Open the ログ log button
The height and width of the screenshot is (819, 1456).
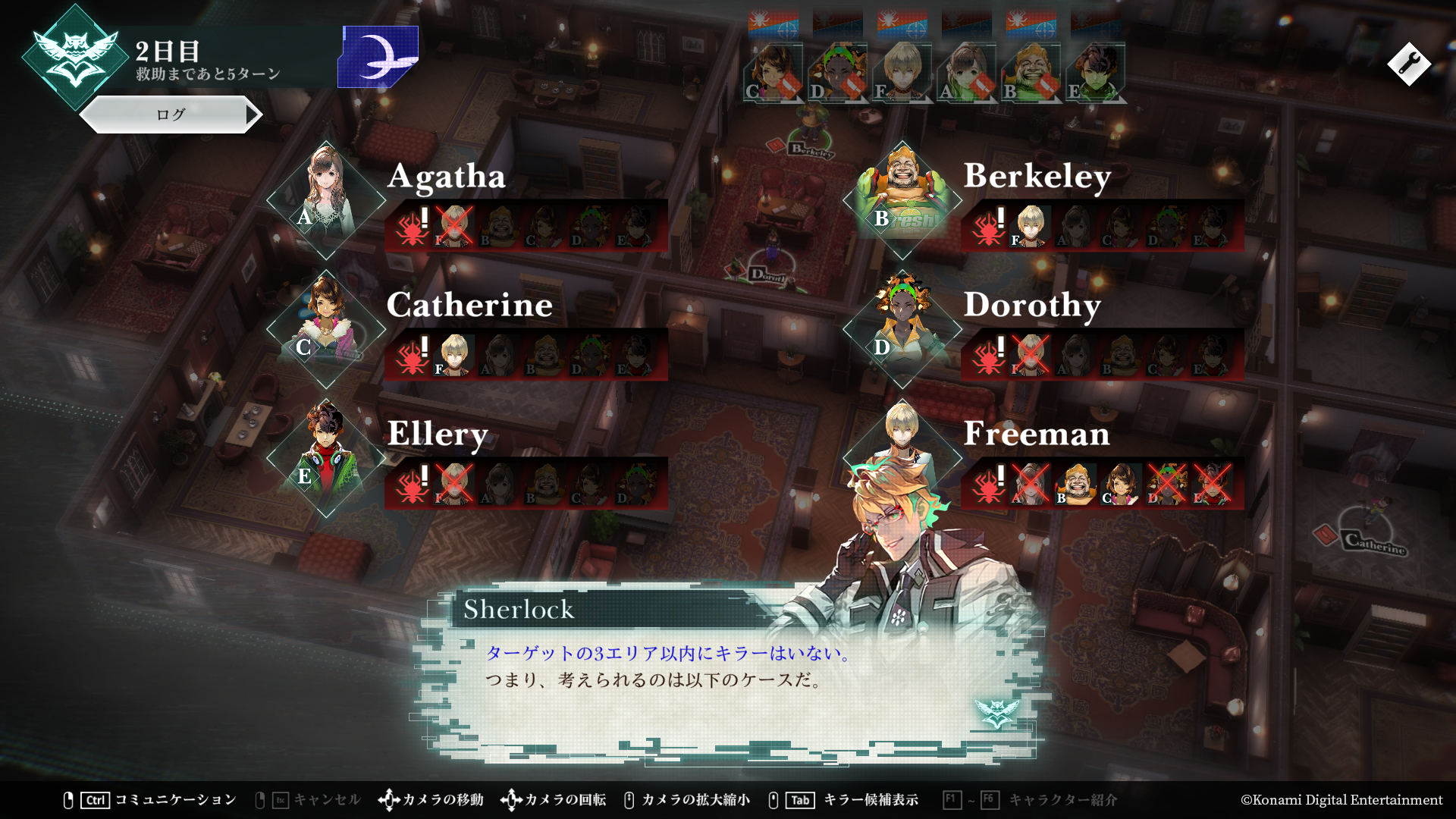click(171, 115)
